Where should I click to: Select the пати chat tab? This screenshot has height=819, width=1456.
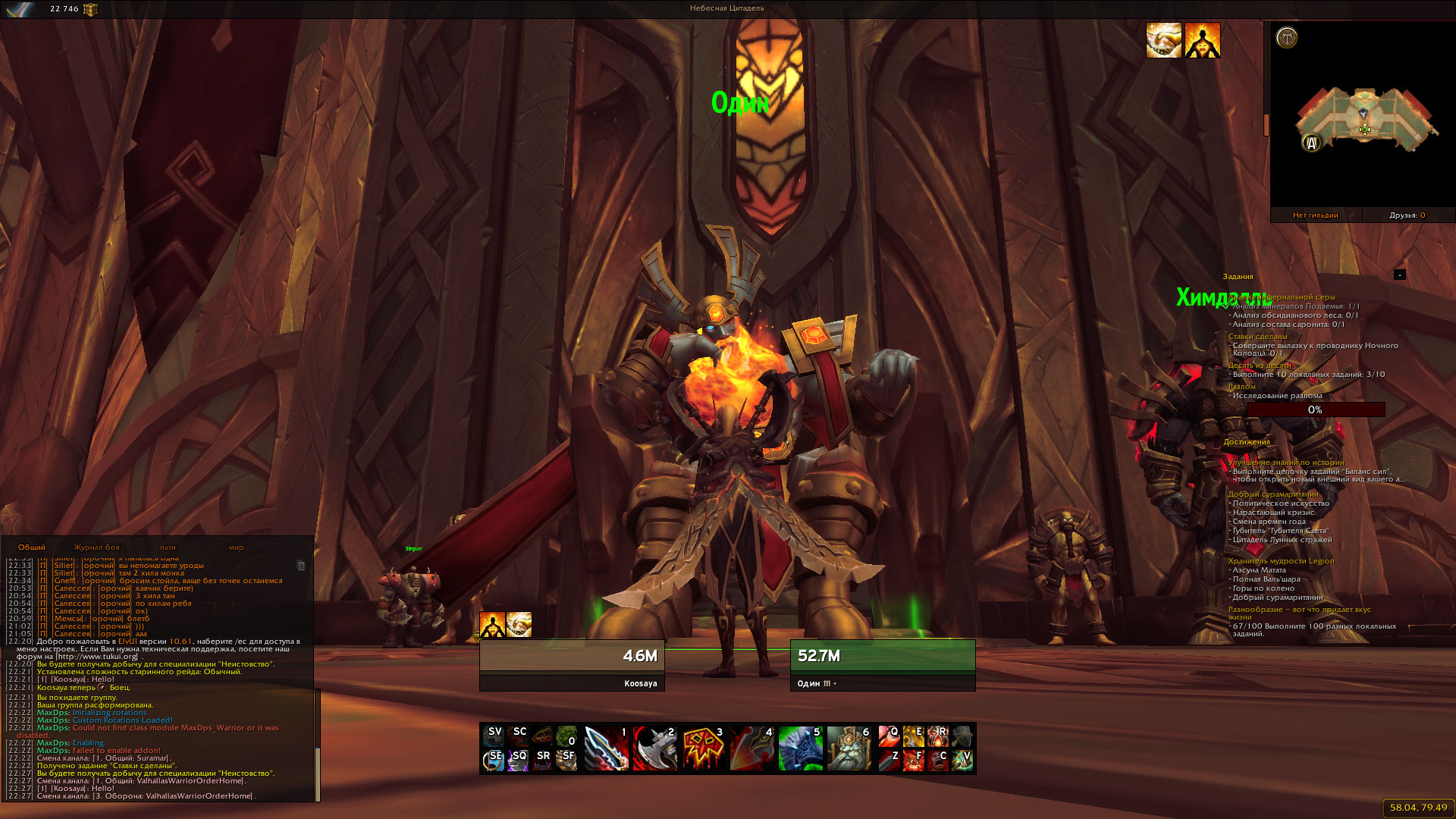[168, 548]
